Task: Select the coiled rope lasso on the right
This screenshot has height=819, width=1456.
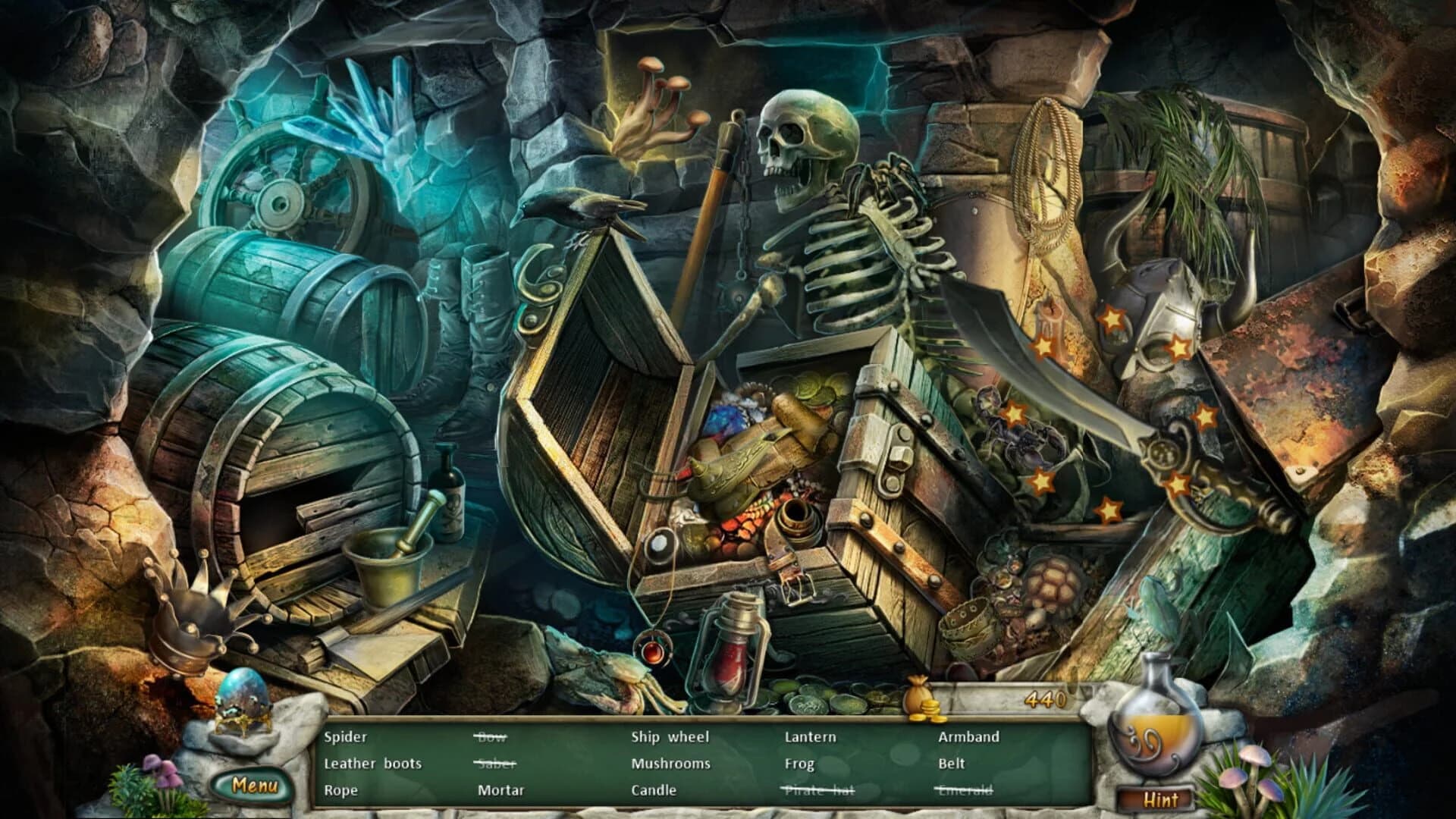Action: click(x=1046, y=174)
